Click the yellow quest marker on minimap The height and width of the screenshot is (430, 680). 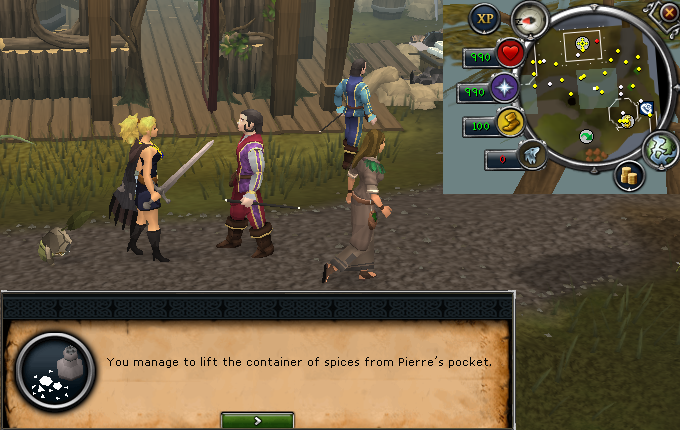pyautogui.click(x=580, y=43)
